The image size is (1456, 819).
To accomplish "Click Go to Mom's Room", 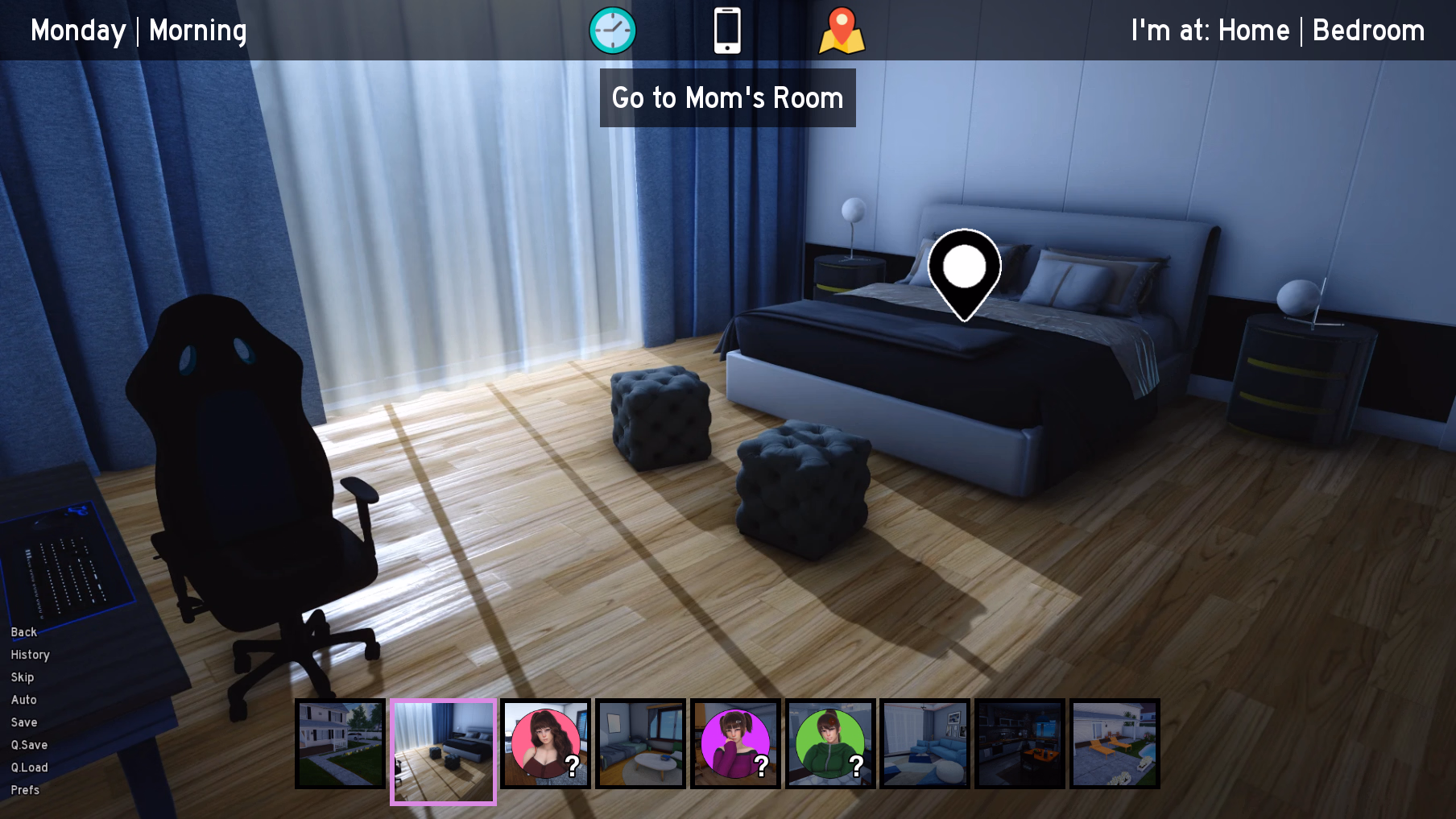I will pos(727,97).
